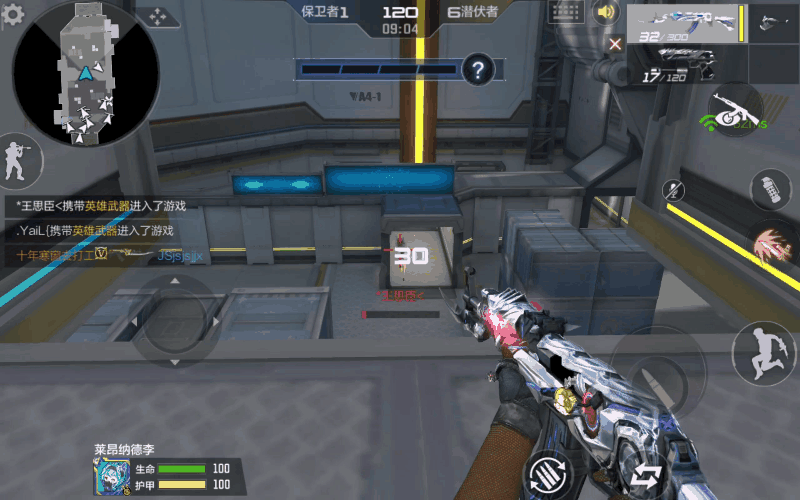
Task: Swap weapons with the arrows button
Action: click(x=647, y=474)
